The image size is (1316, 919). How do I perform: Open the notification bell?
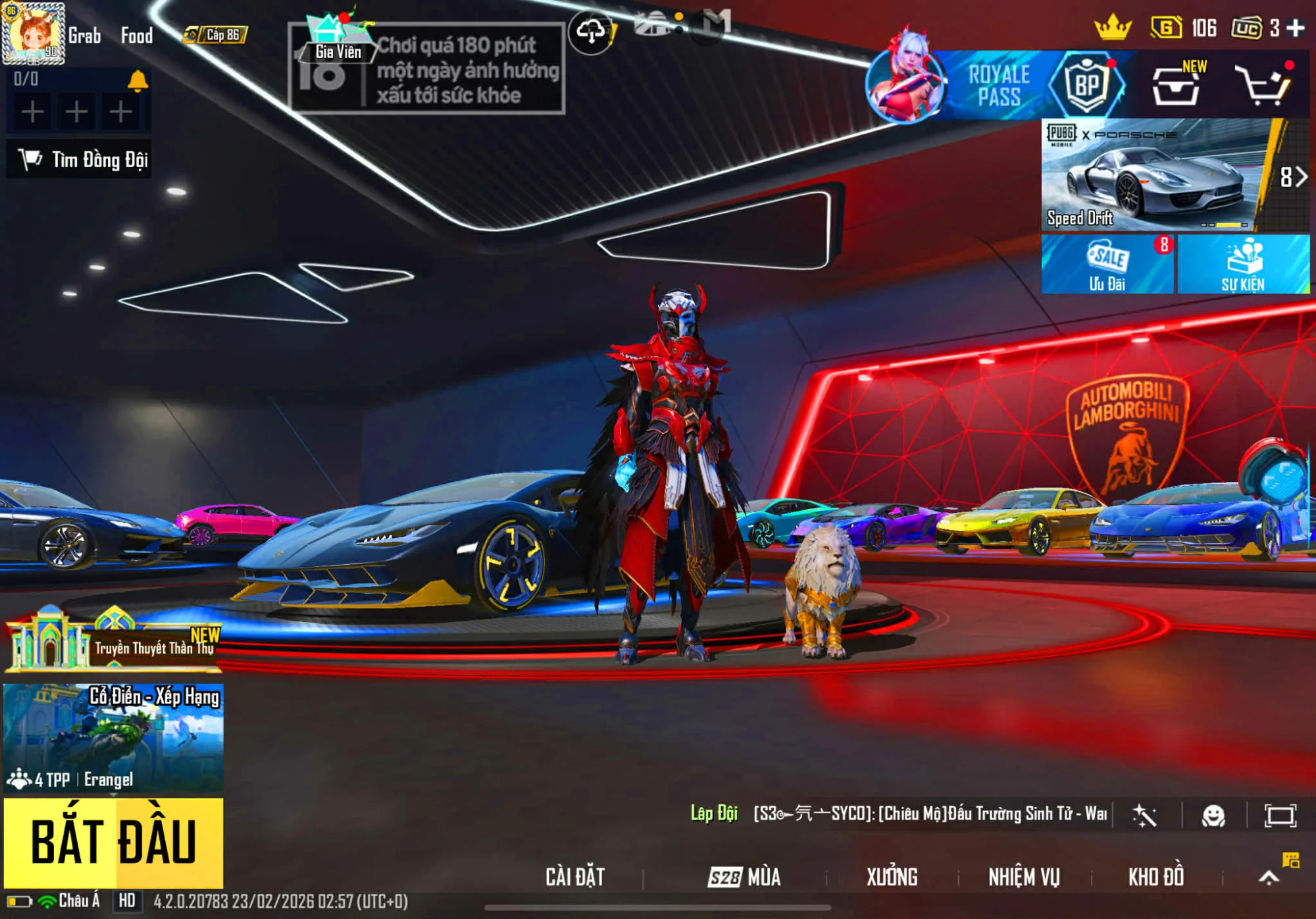point(138,80)
